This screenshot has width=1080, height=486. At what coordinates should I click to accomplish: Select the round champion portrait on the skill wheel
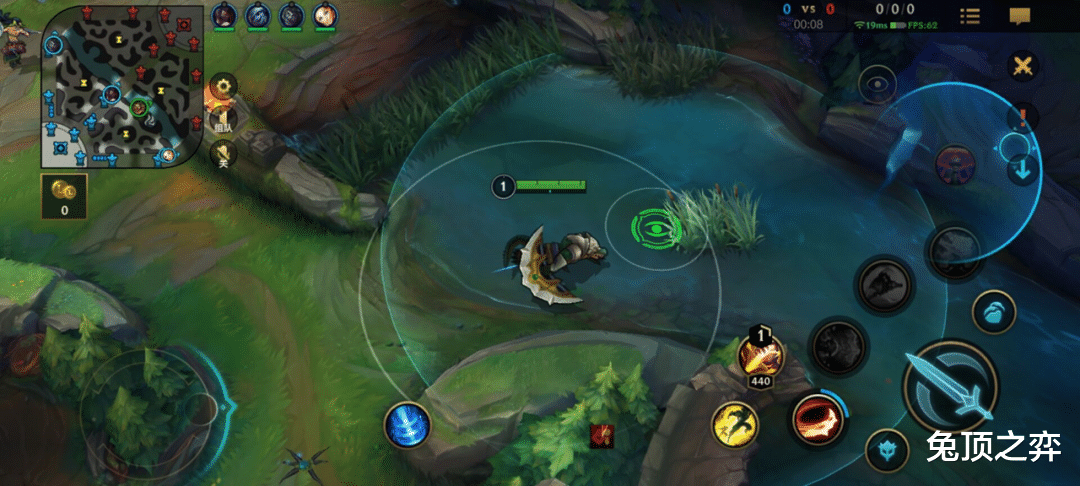tap(955, 163)
